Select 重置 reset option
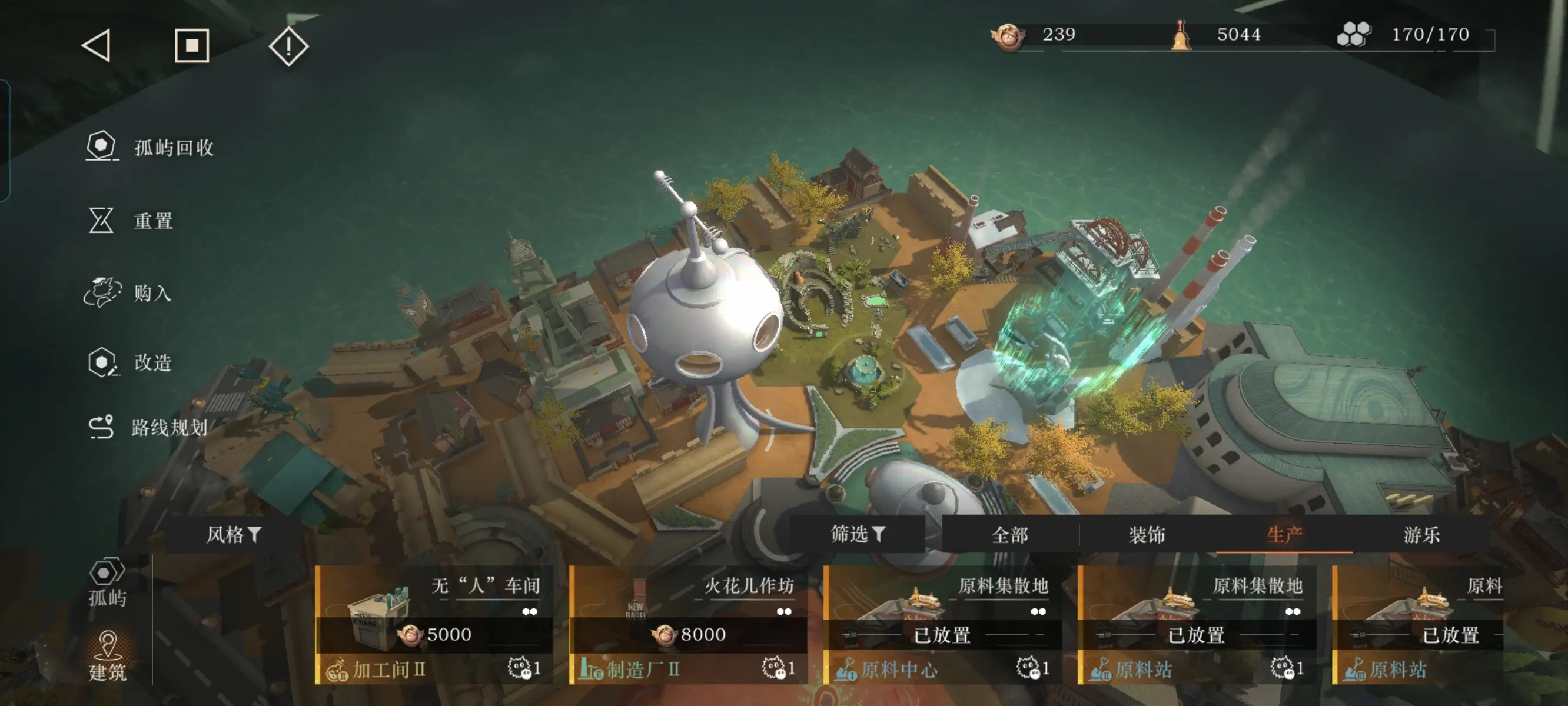1568x706 pixels. click(131, 220)
